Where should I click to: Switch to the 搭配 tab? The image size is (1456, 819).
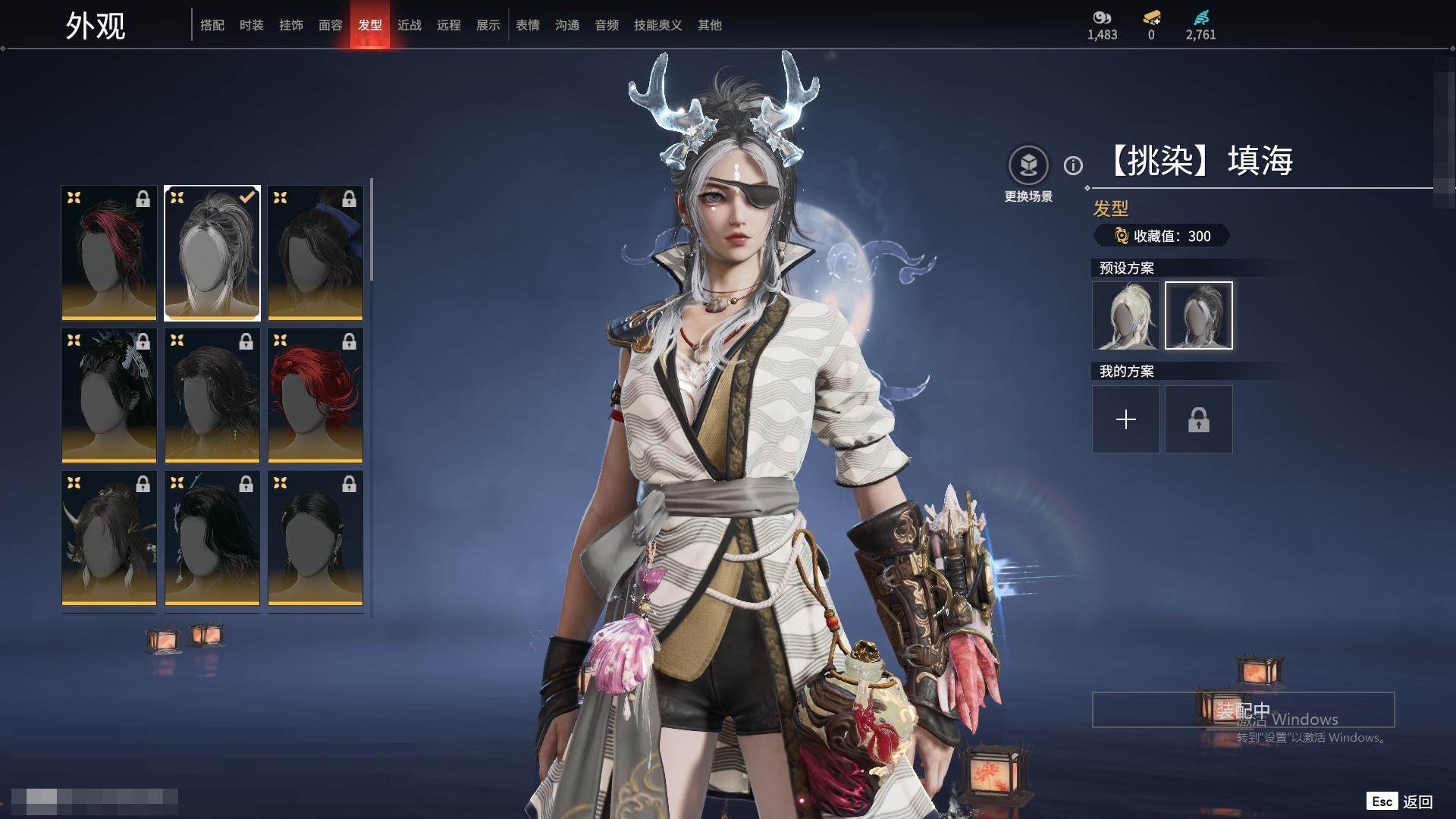pyautogui.click(x=212, y=25)
